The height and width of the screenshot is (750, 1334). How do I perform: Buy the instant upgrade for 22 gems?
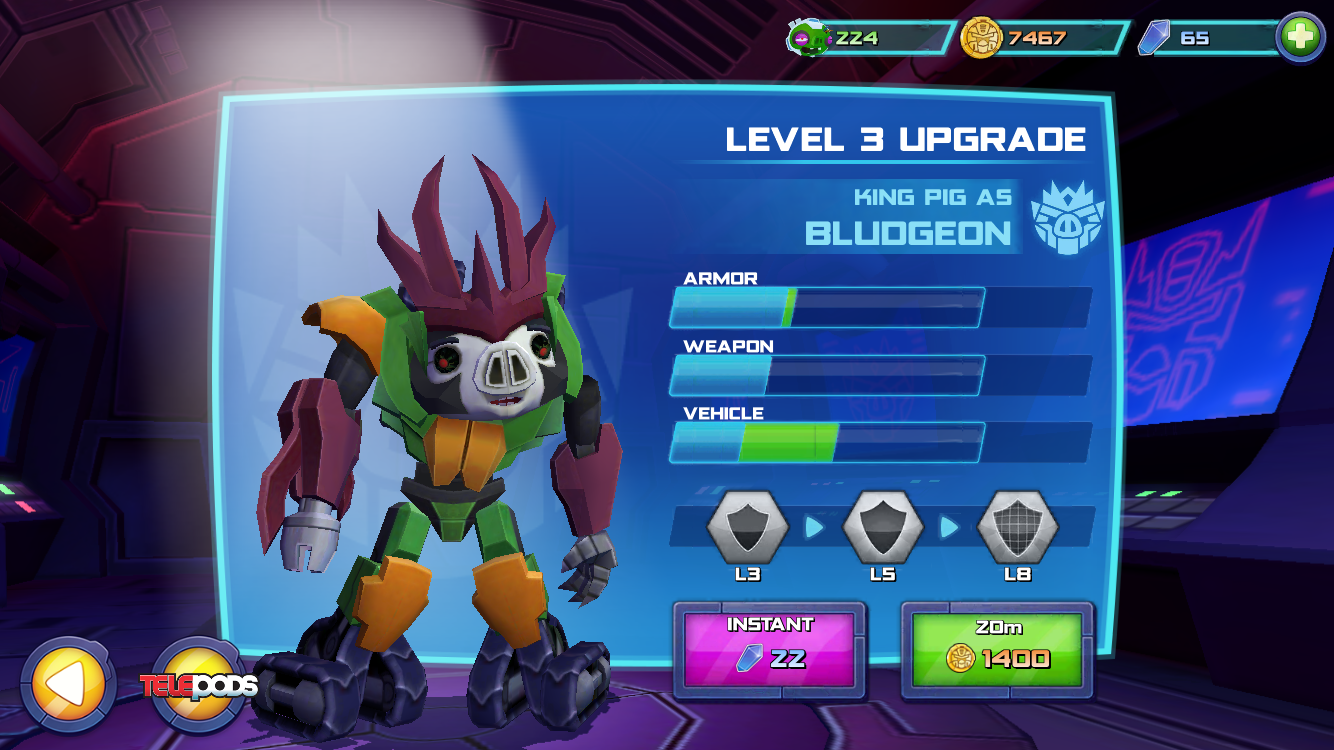click(769, 650)
